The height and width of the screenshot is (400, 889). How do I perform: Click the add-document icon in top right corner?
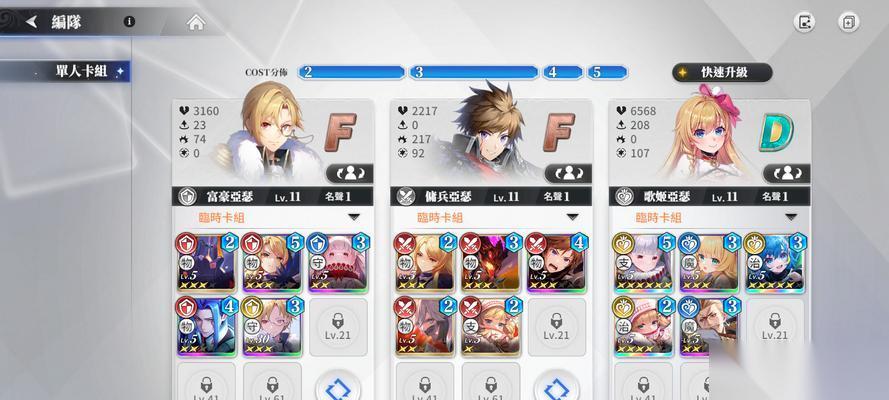click(x=848, y=22)
